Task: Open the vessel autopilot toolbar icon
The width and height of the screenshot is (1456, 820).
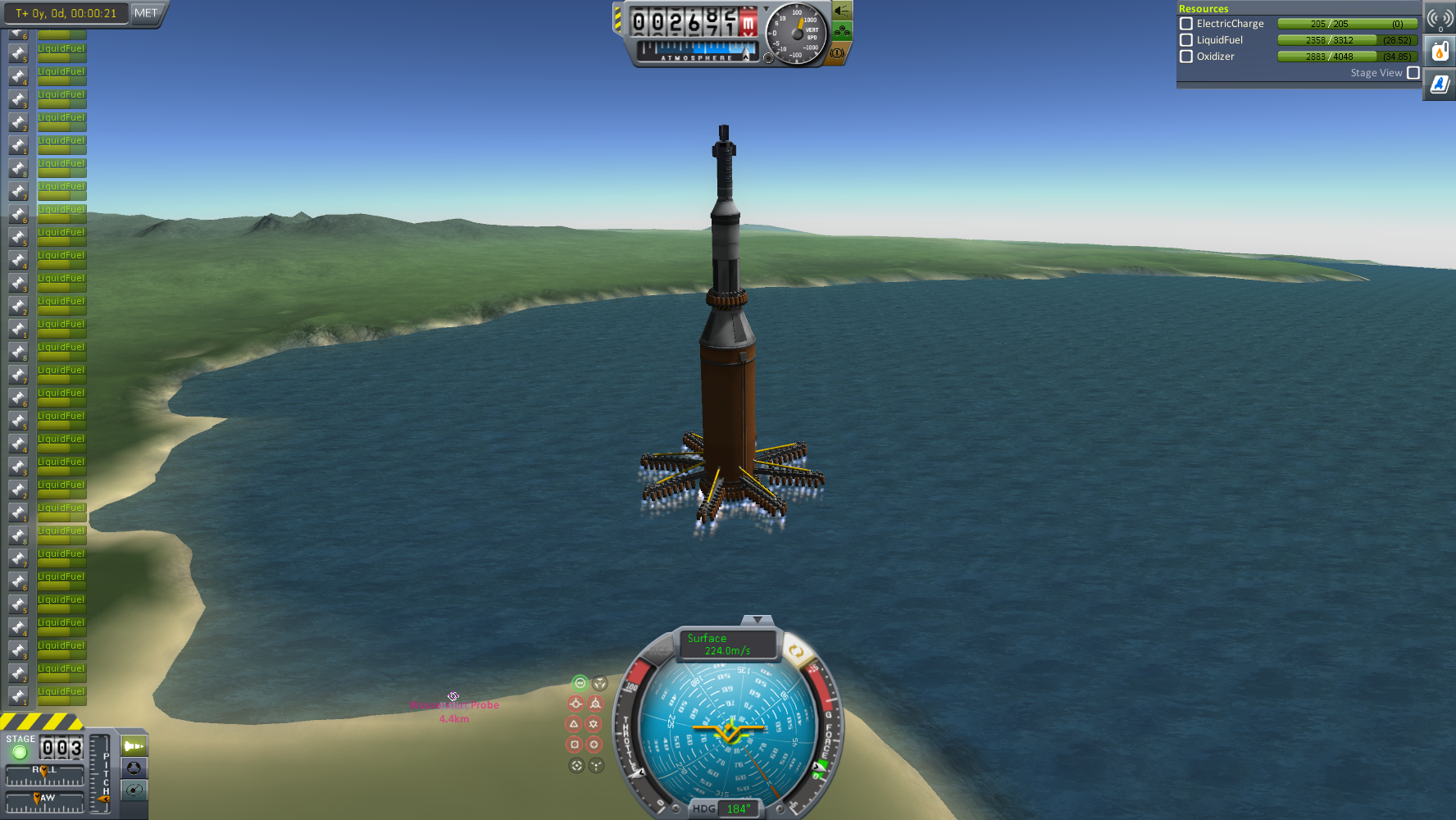Action: click(1440, 84)
